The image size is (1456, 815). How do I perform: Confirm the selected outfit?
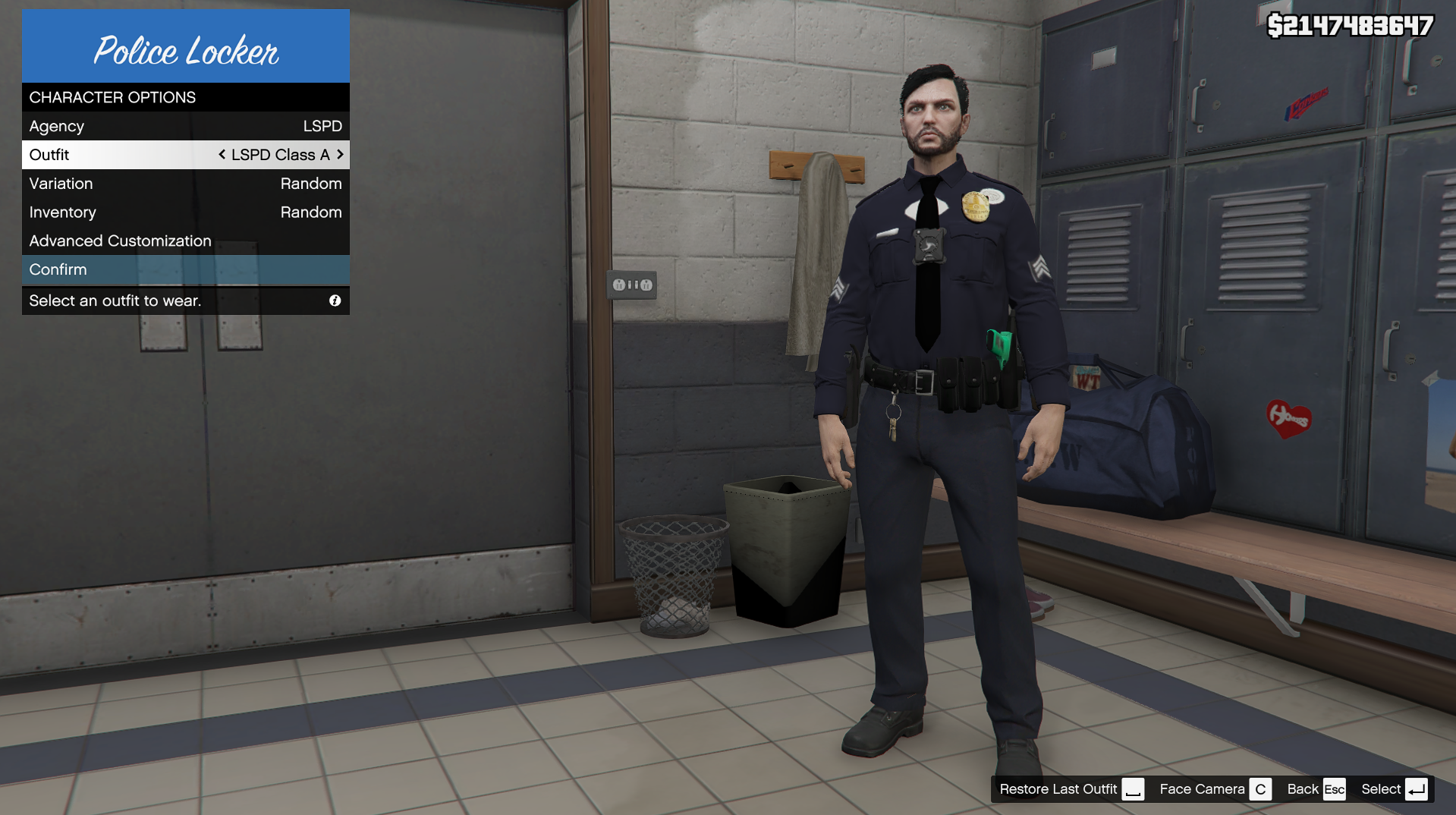point(185,269)
